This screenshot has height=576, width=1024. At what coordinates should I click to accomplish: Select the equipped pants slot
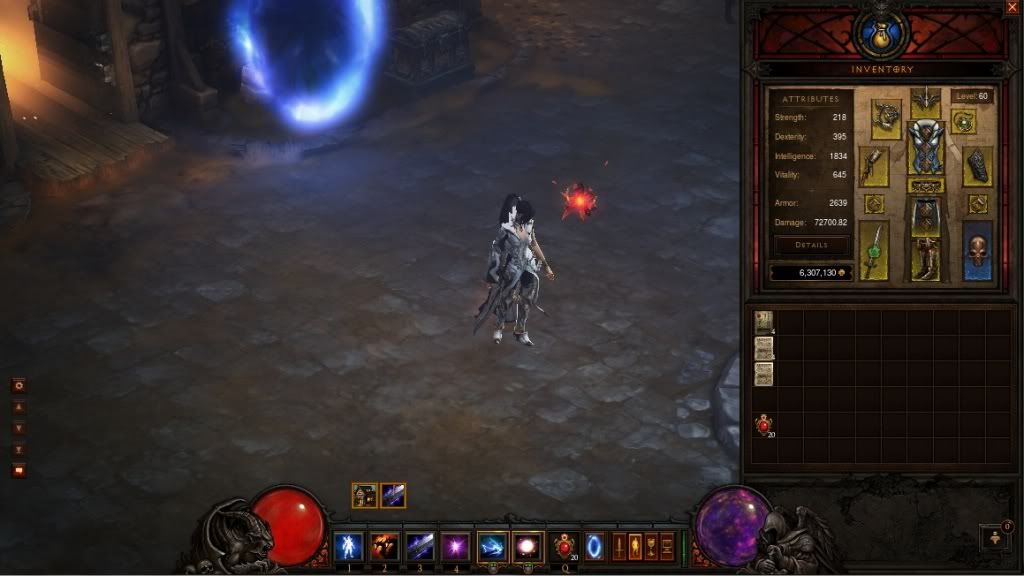pos(925,215)
